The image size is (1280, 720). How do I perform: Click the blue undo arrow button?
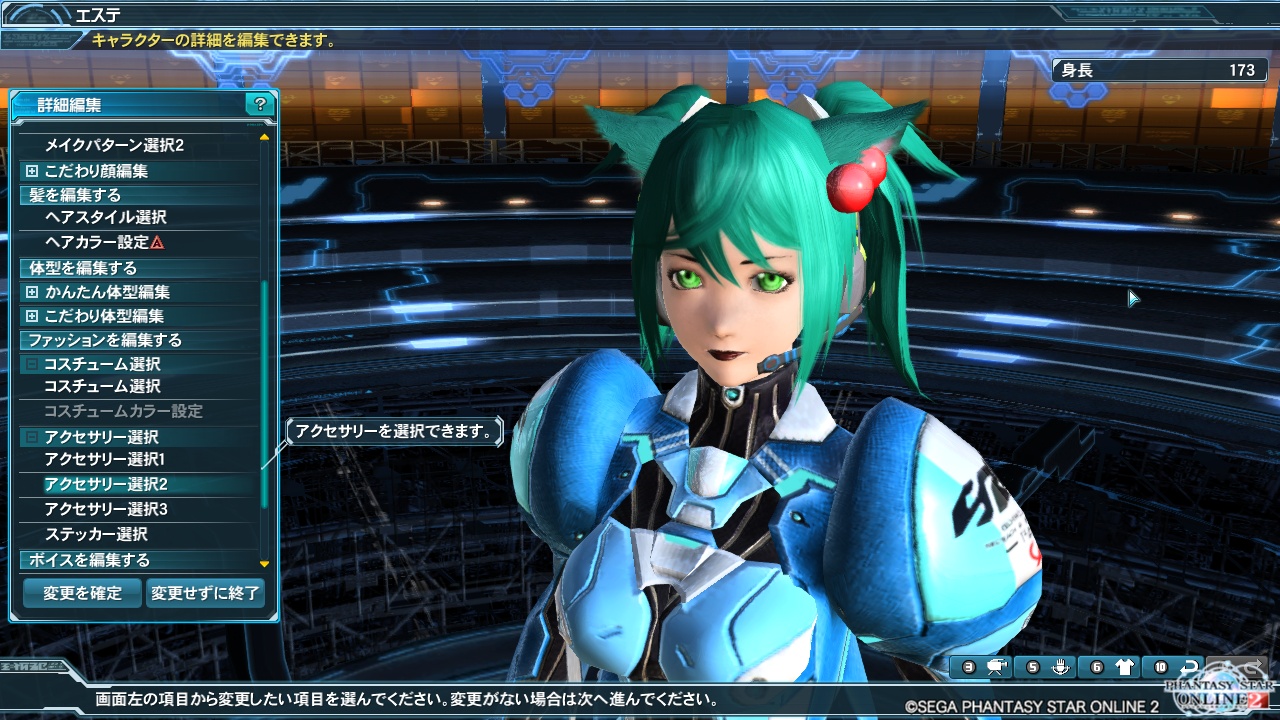pyautogui.click(x=1189, y=667)
